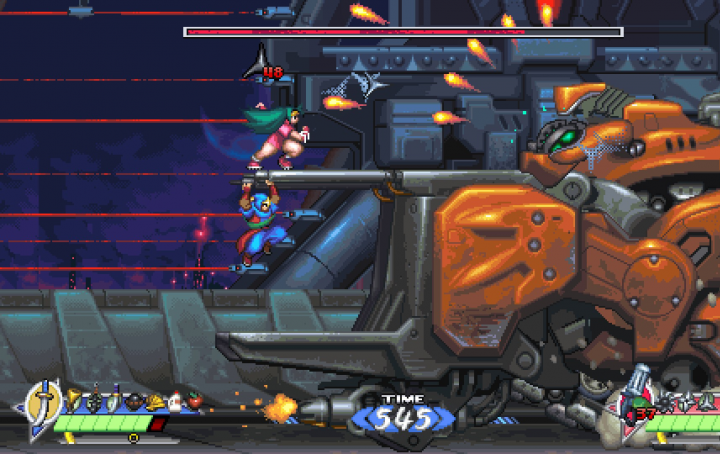Screen dimensions: 720x454
Task: Choose the golden helmet item
Action: tap(155, 402)
